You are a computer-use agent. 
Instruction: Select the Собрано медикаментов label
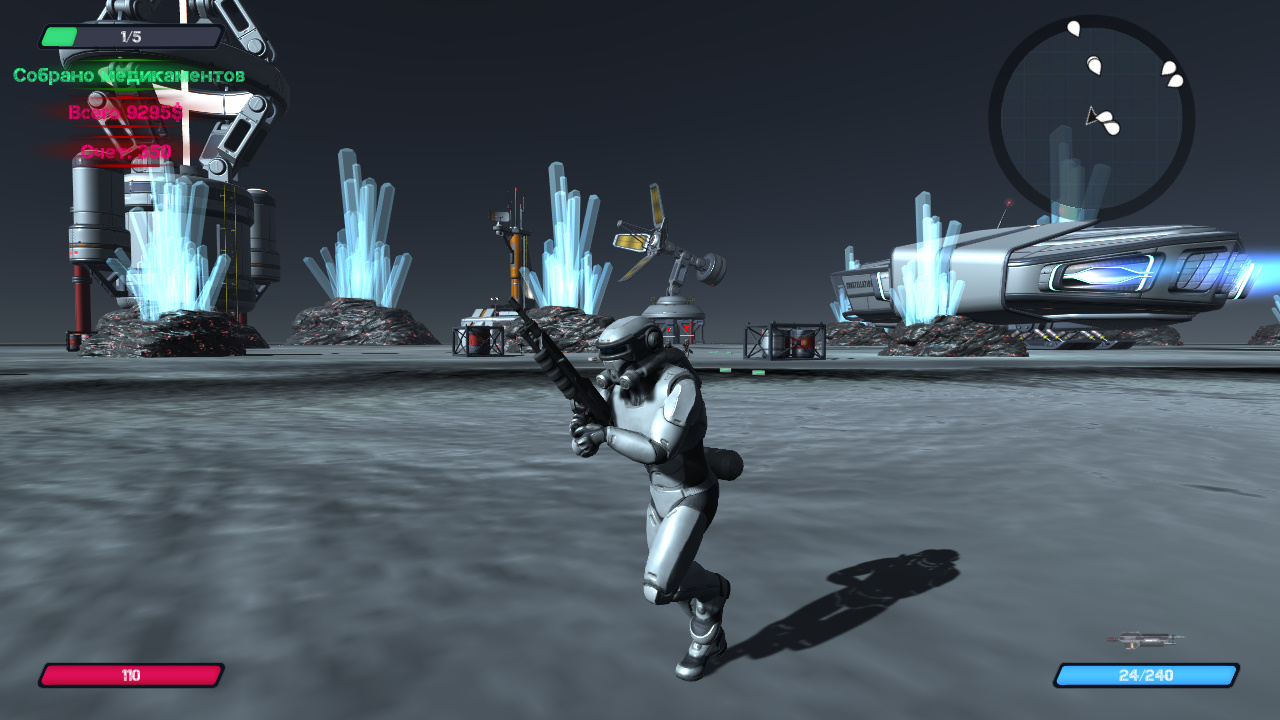(x=128, y=73)
